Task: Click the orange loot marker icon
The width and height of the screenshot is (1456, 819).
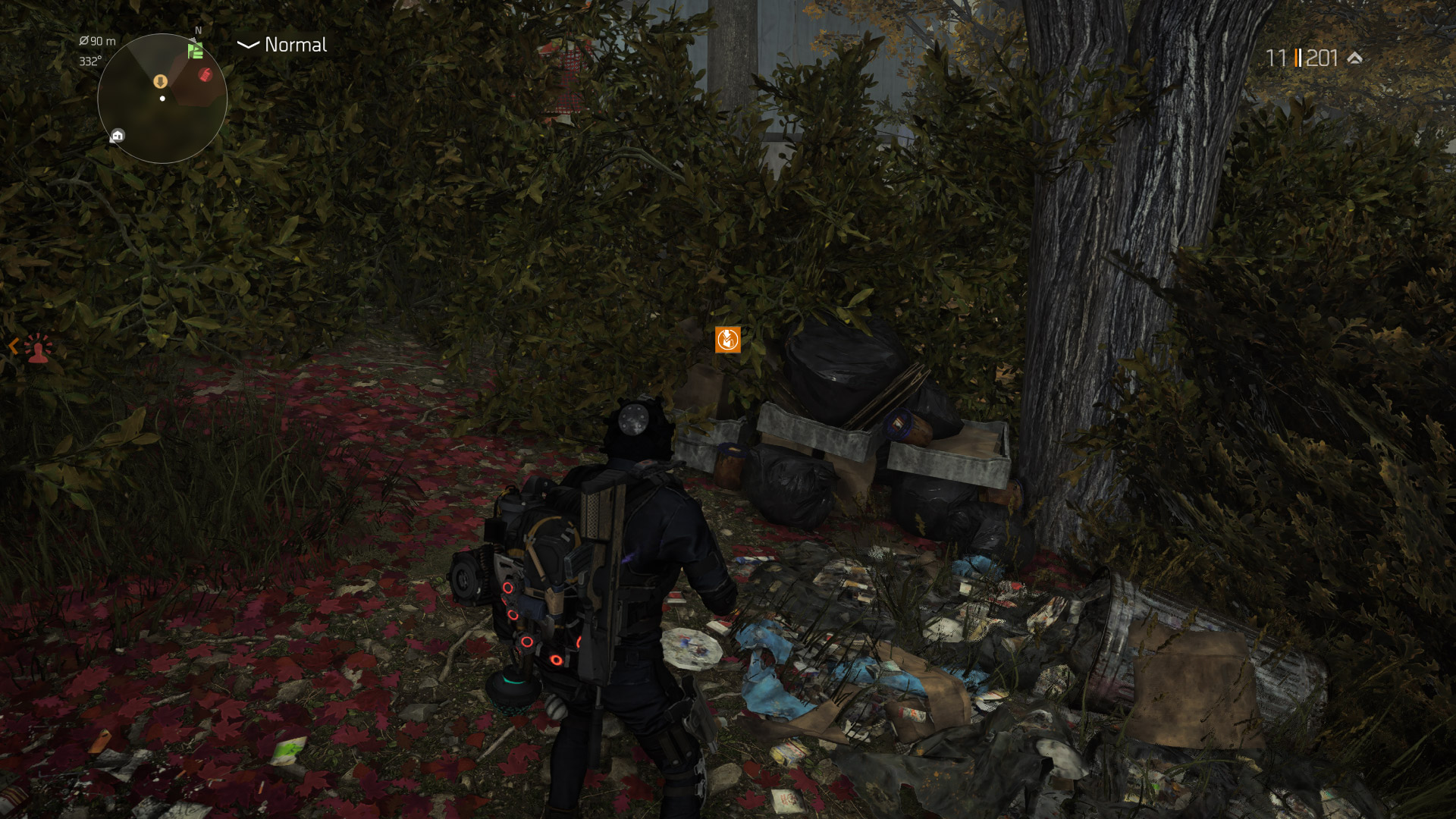Action: 727,340
